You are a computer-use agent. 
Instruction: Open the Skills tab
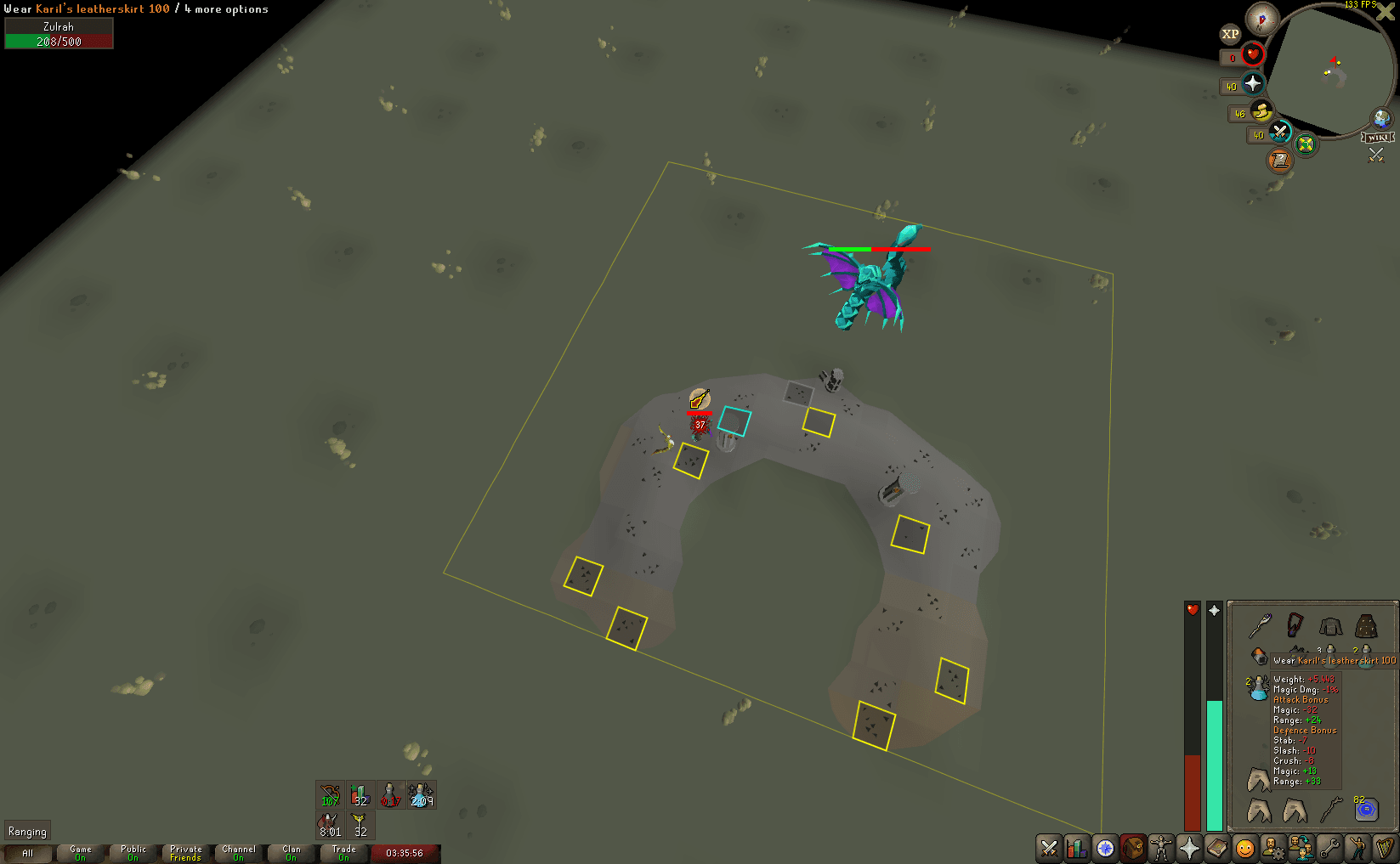[x=1077, y=848]
